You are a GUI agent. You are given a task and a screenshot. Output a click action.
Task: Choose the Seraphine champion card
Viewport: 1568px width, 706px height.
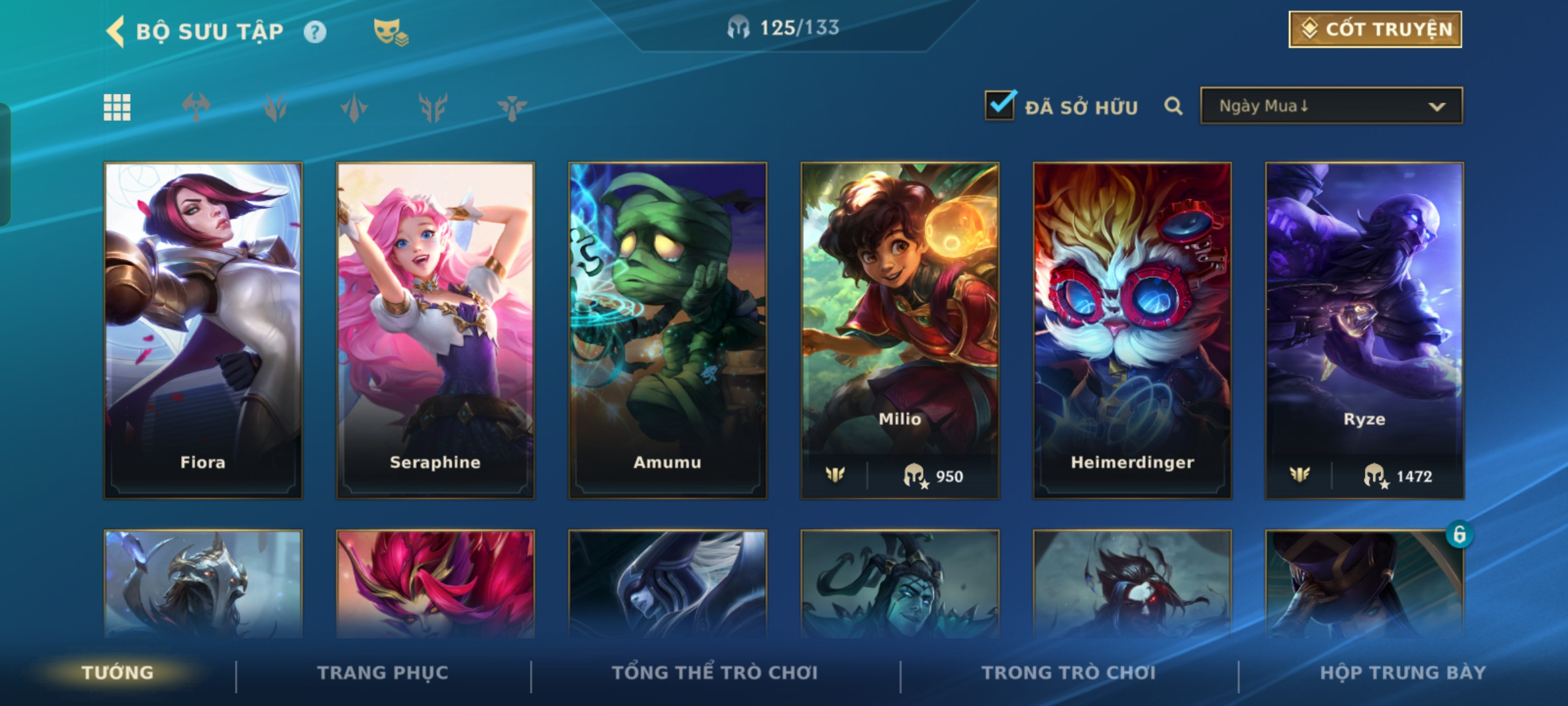[x=435, y=330]
